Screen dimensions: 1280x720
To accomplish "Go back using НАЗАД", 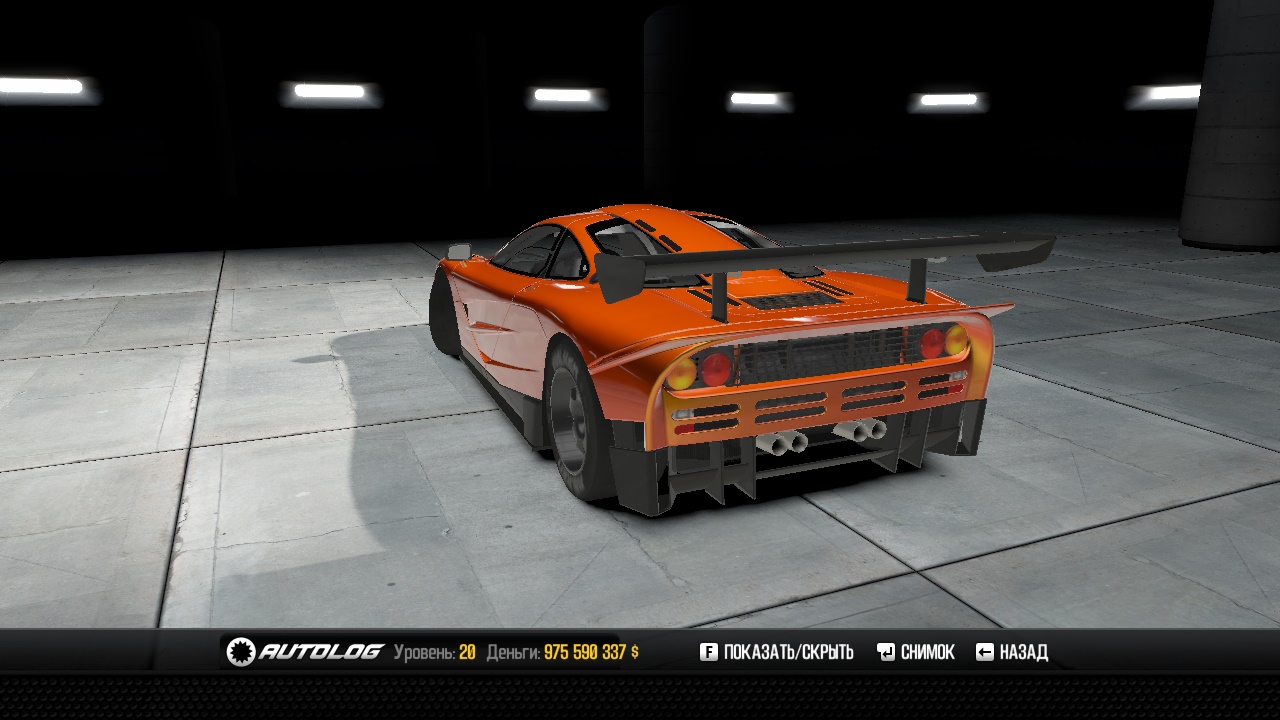I will tap(1012, 652).
